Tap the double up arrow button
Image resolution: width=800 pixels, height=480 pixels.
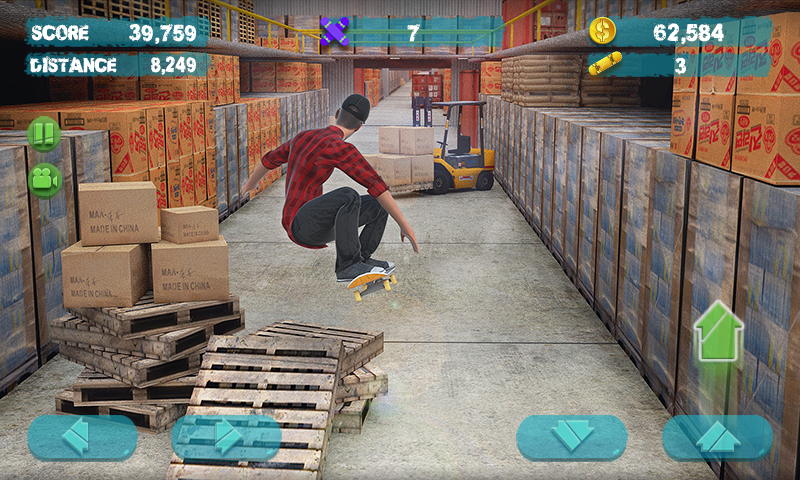point(717,437)
